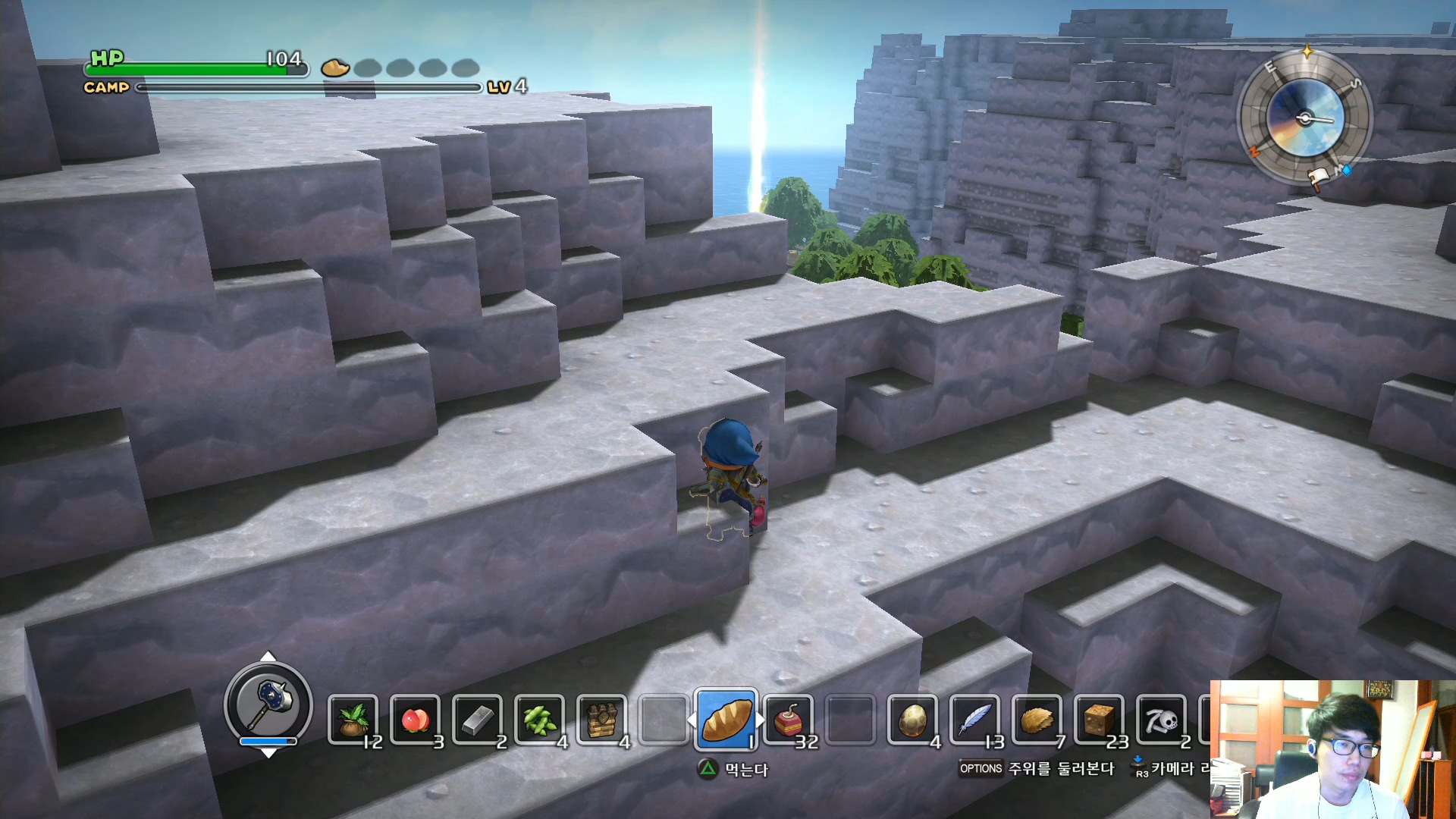Screen dimensions: 1456x819
Task: Click the compass minimap
Action: pyautogui.click(x=1304, y=118)
